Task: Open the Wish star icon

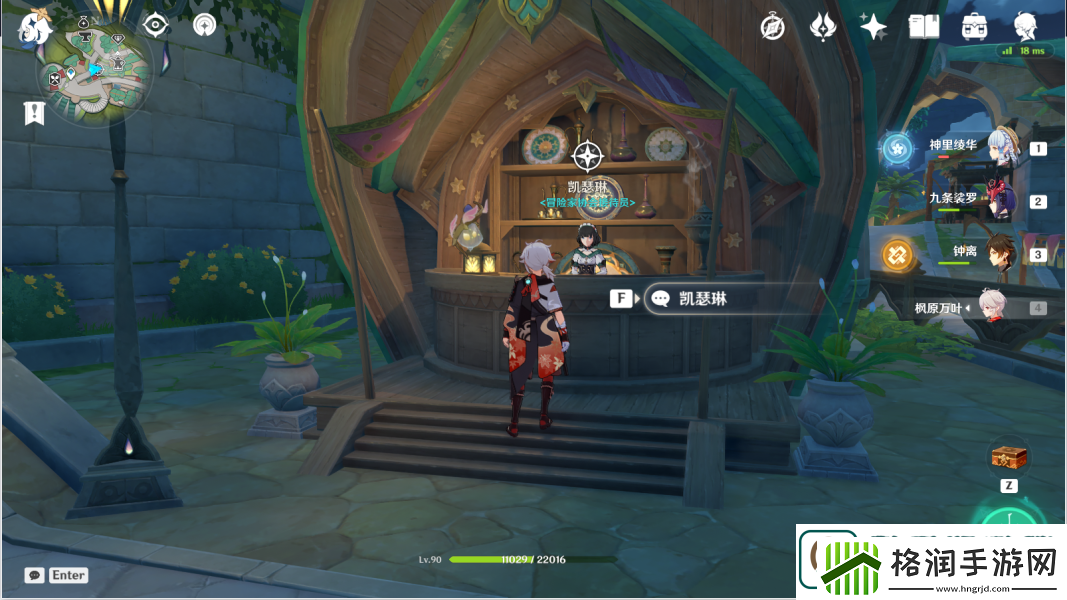Action: (873, 27)
